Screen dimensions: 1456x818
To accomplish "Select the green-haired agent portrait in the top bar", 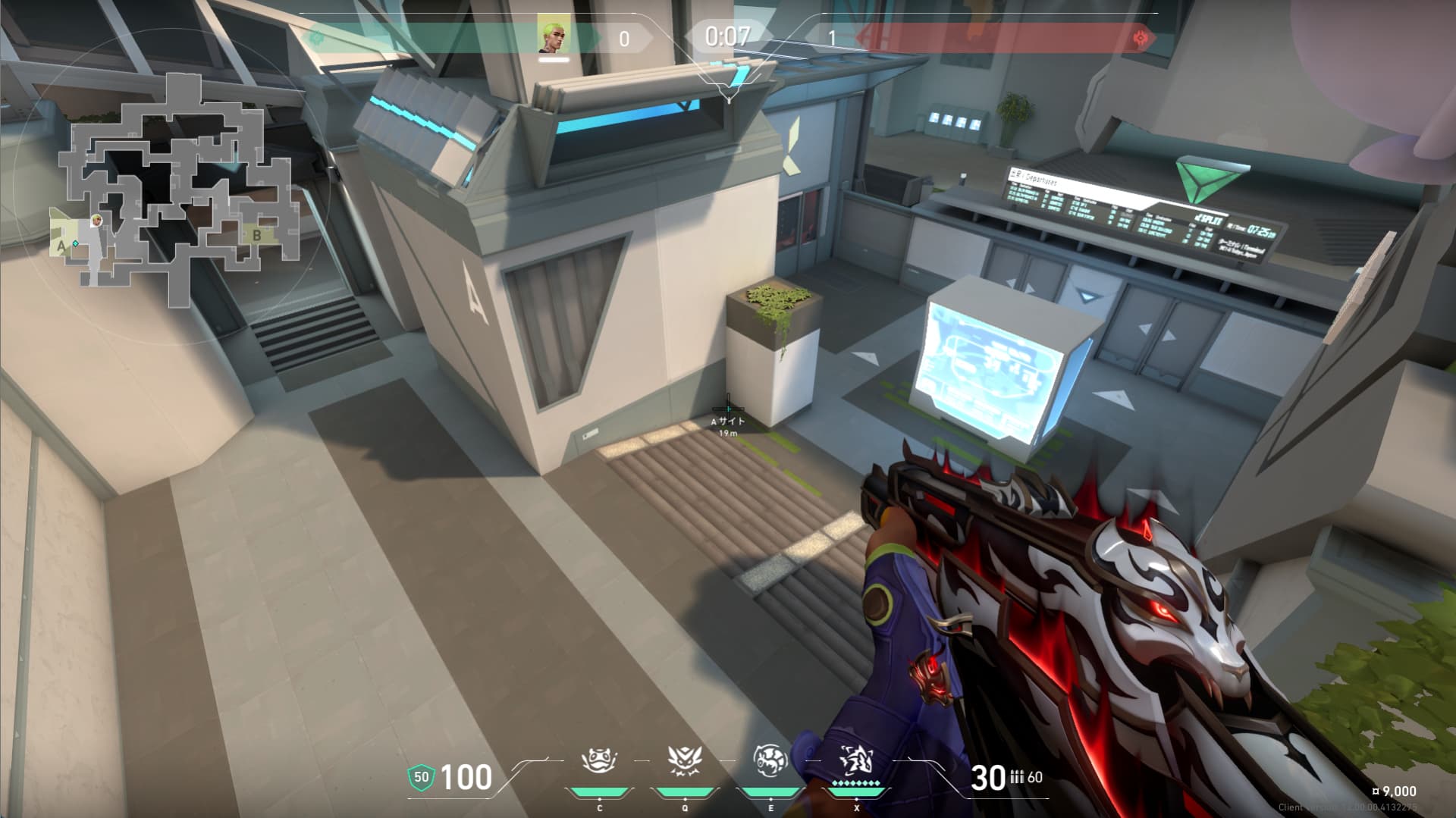I will [x=553, y=34].
